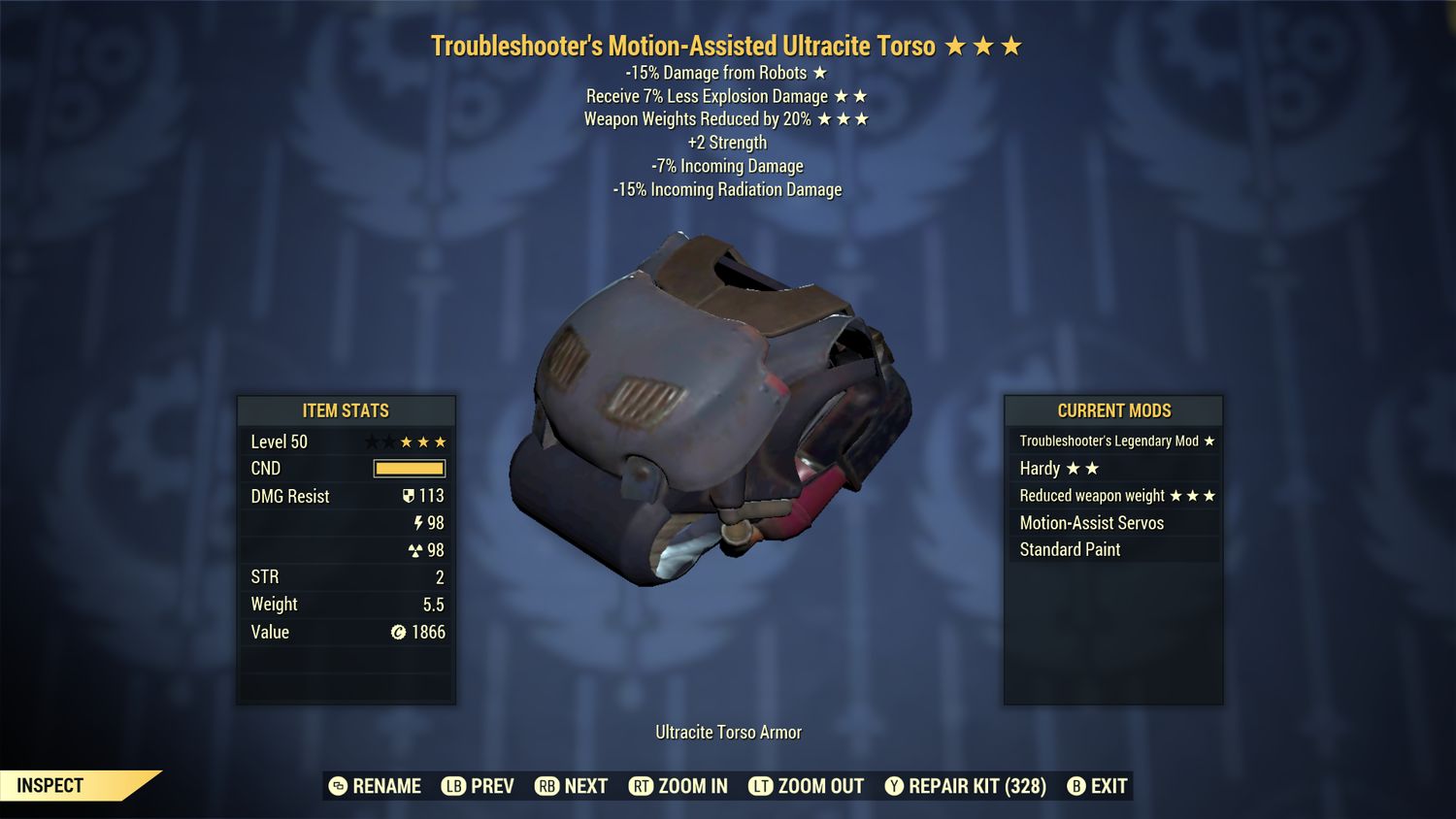Screen dimensions: 1456x819
Task: Select Zoom Out in the bottom bar
Action: [x=807, y=786]
